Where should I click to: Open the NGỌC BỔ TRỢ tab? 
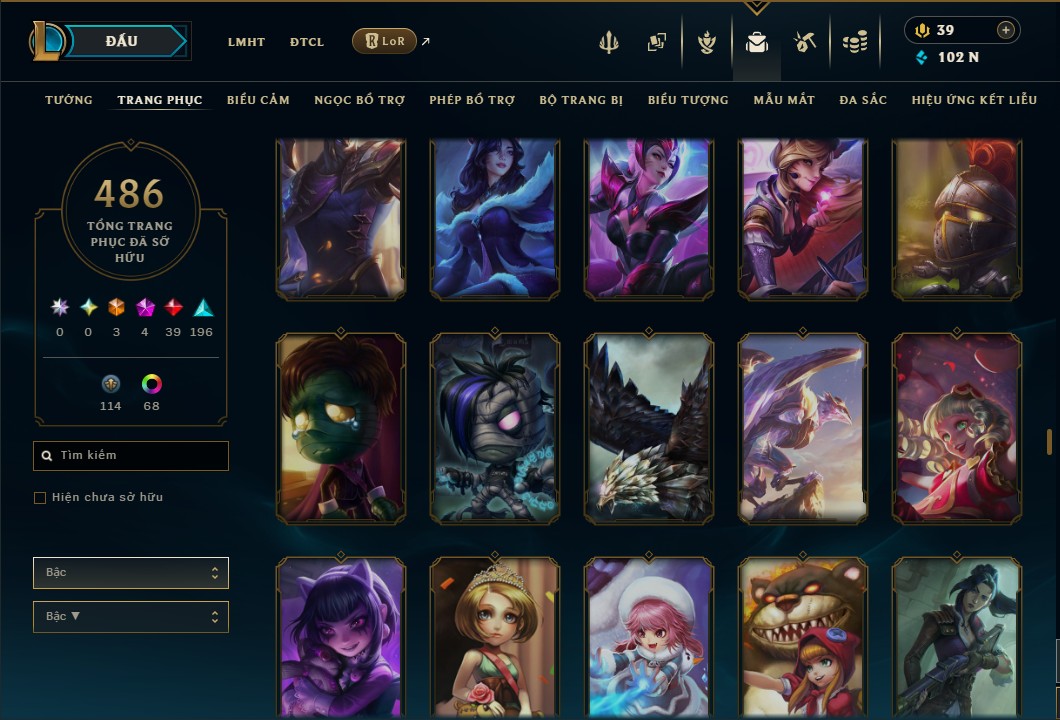[x=359, y=100]
